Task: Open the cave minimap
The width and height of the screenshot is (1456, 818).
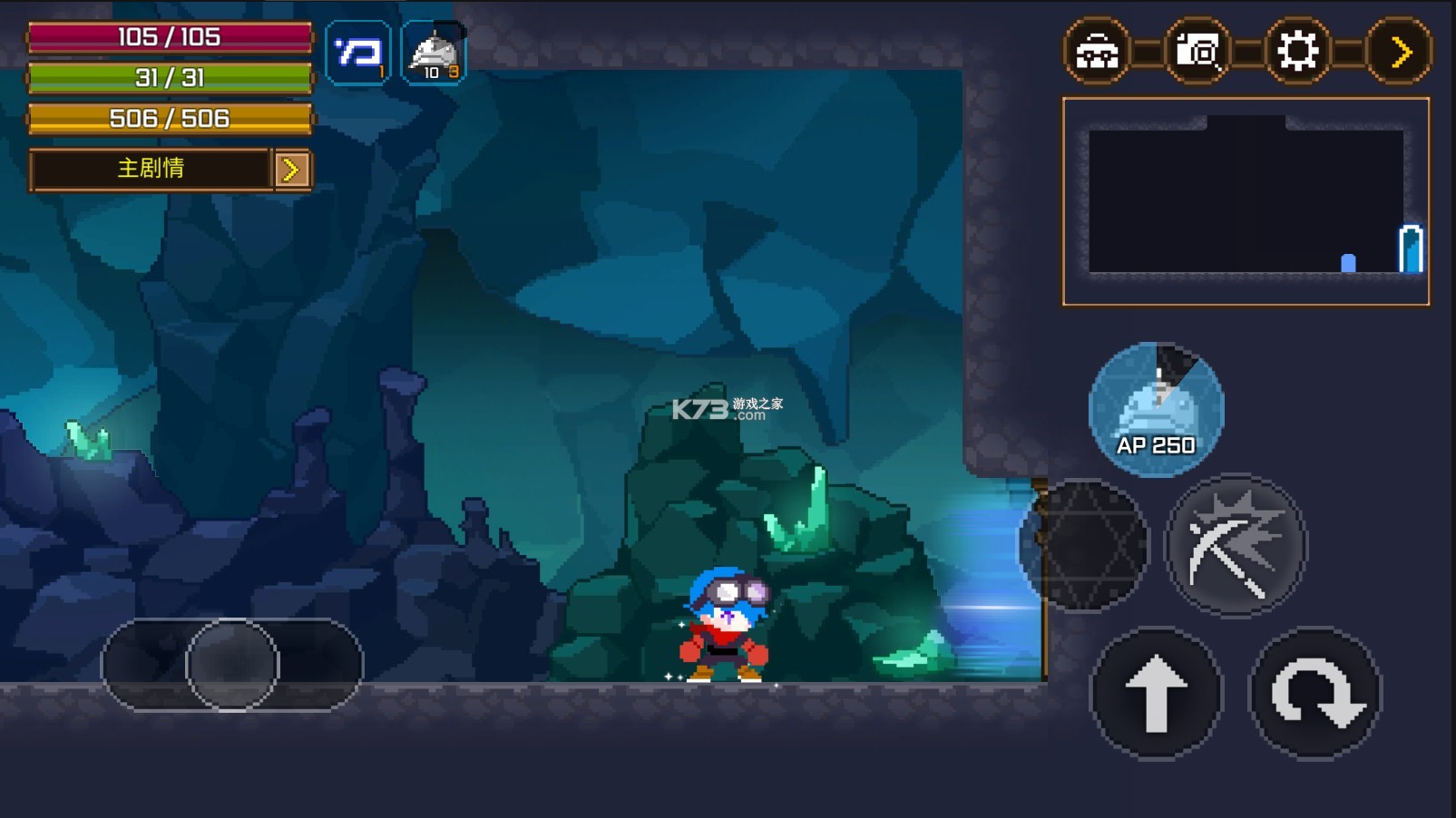Action: coord(1246,200)
